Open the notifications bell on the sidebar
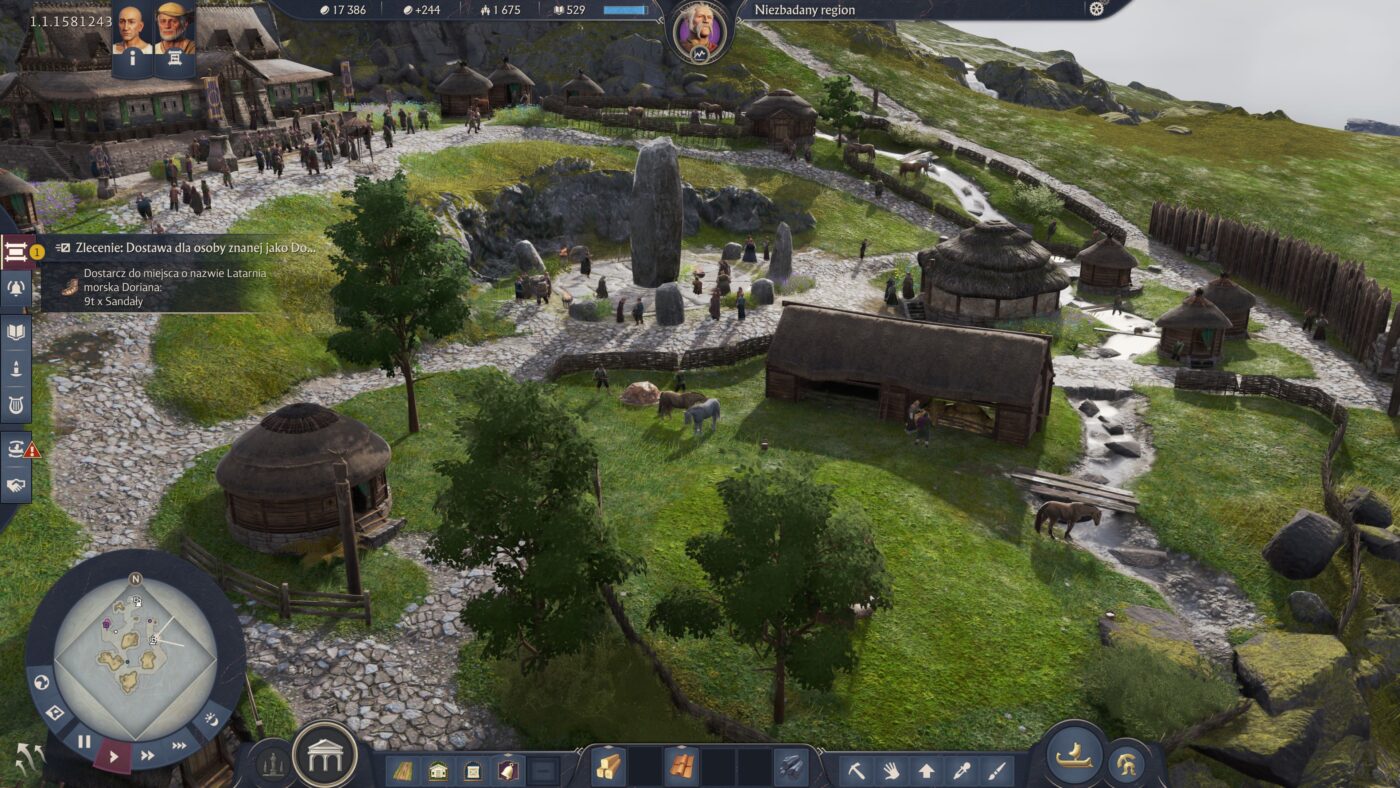The height and width of the screenshot is (788, 1400). (x=17, y=290)
